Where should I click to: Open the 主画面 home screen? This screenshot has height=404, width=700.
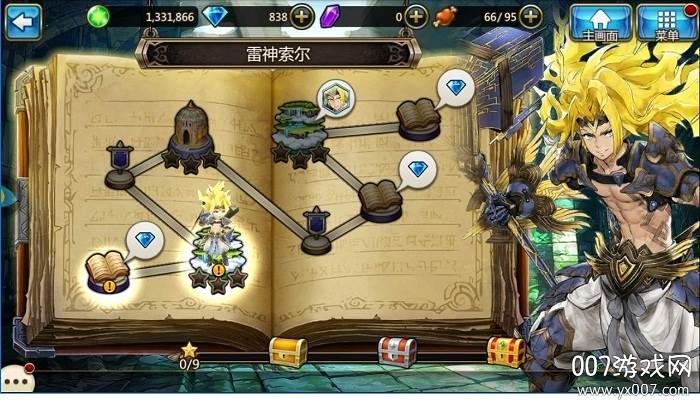[600, 21]
